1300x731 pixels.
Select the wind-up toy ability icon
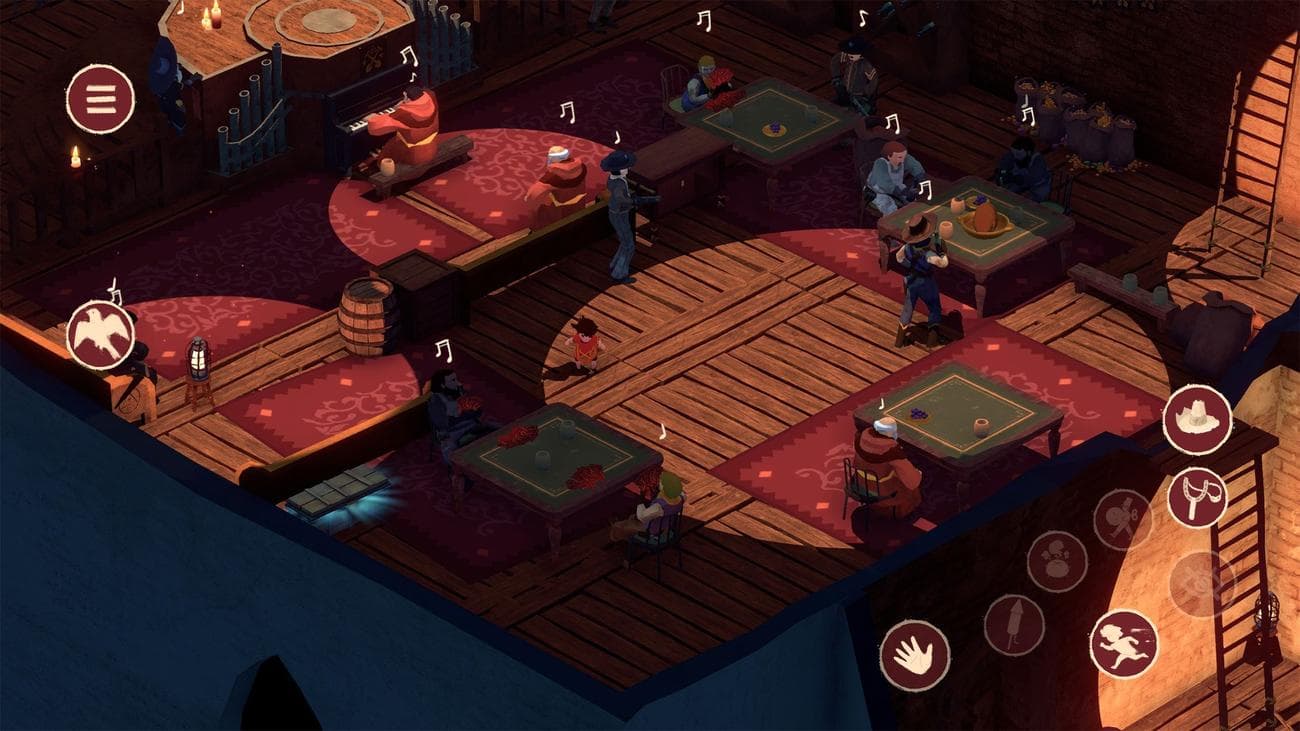[x=1120, y=515]
